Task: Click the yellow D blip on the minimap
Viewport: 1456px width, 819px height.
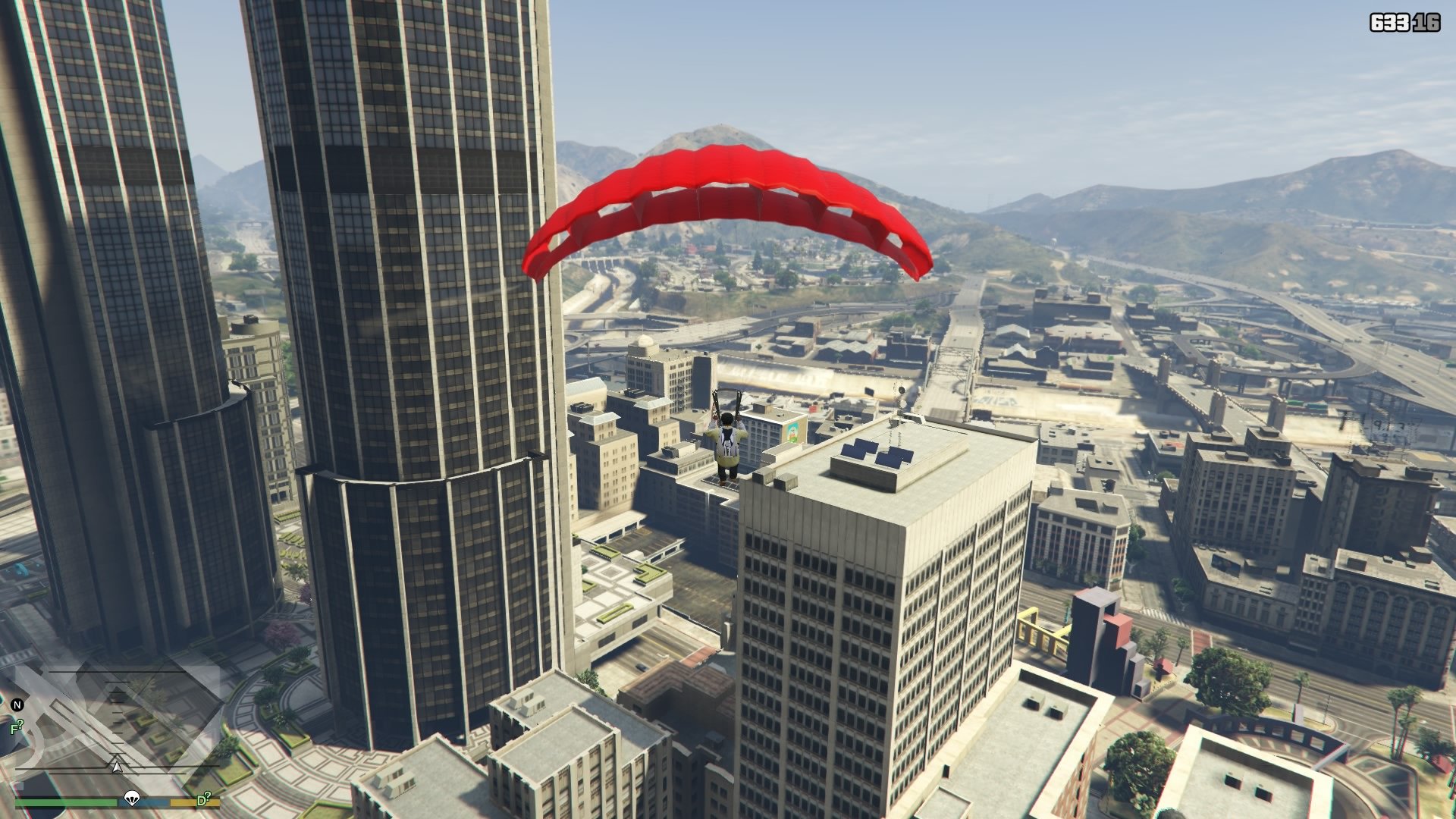Action: point(203,800)
